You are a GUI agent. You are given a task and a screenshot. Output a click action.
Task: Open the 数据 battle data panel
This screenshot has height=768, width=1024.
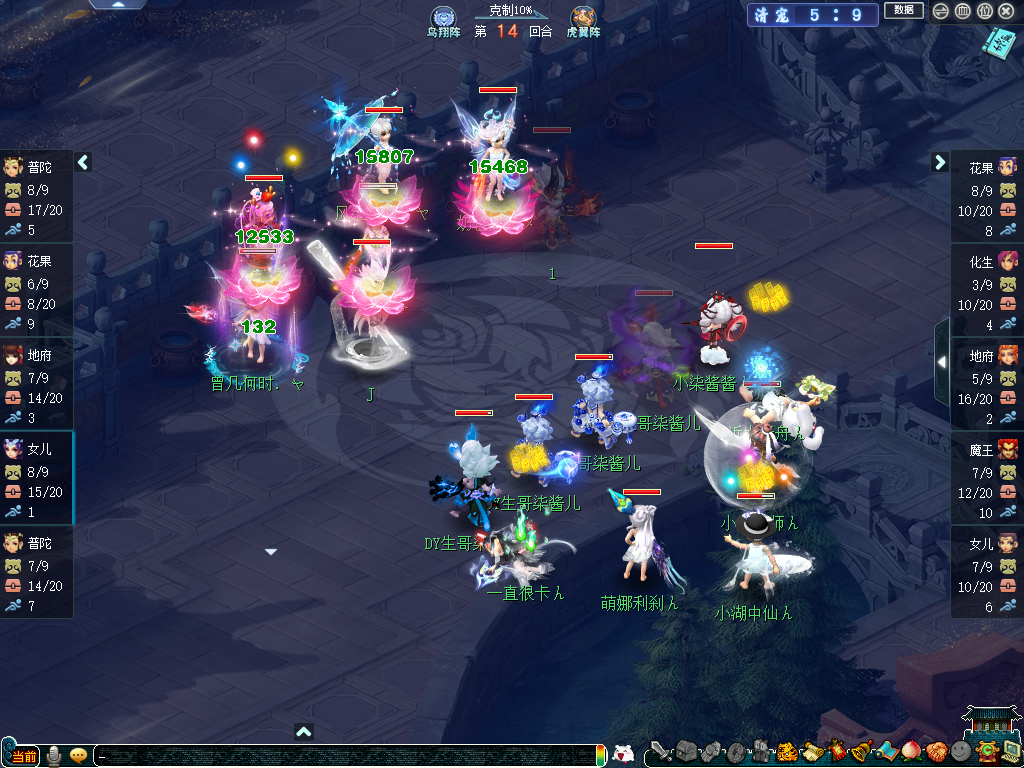[903, 11]
